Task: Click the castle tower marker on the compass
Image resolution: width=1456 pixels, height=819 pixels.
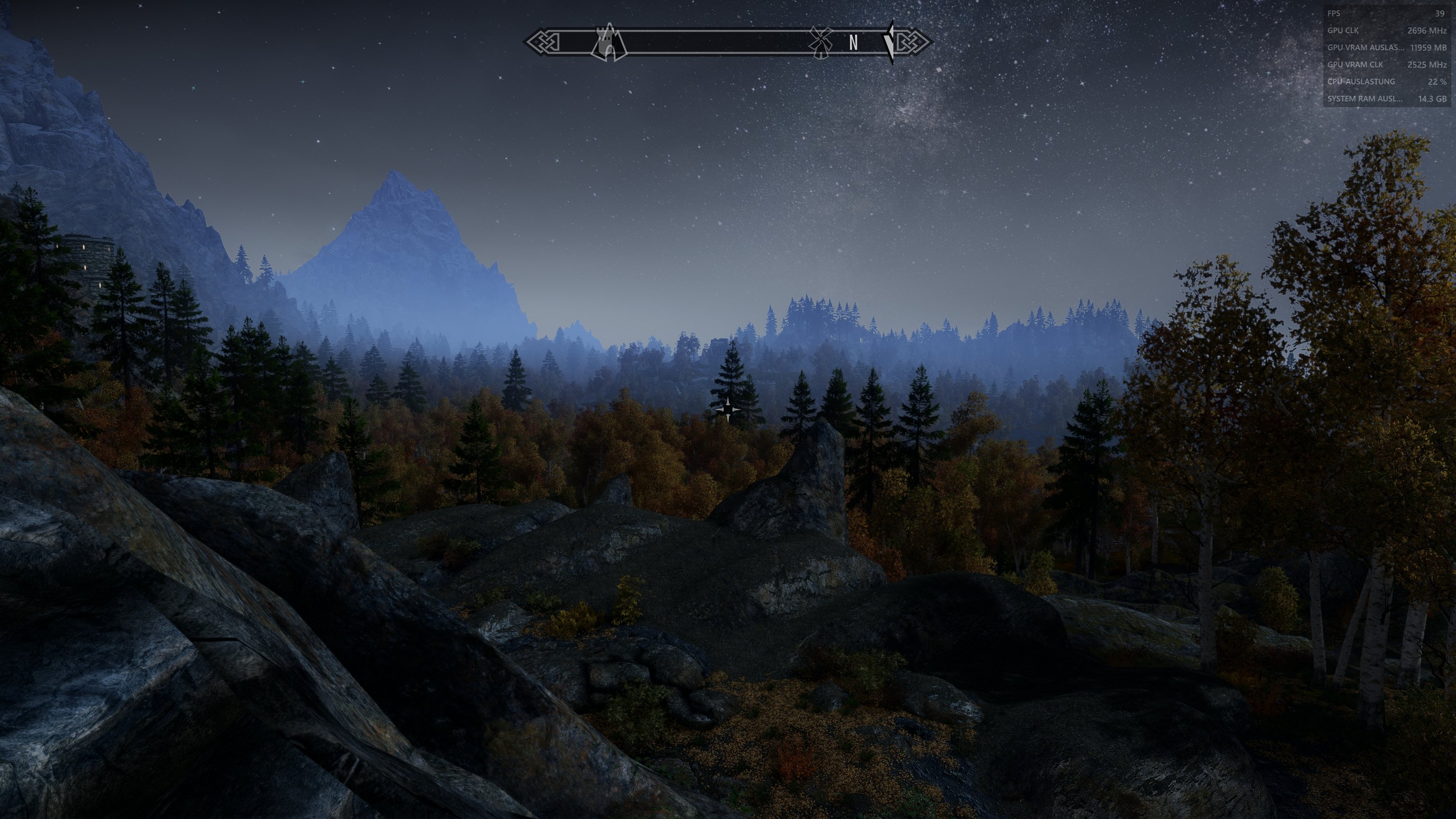Action: [609, 42]
